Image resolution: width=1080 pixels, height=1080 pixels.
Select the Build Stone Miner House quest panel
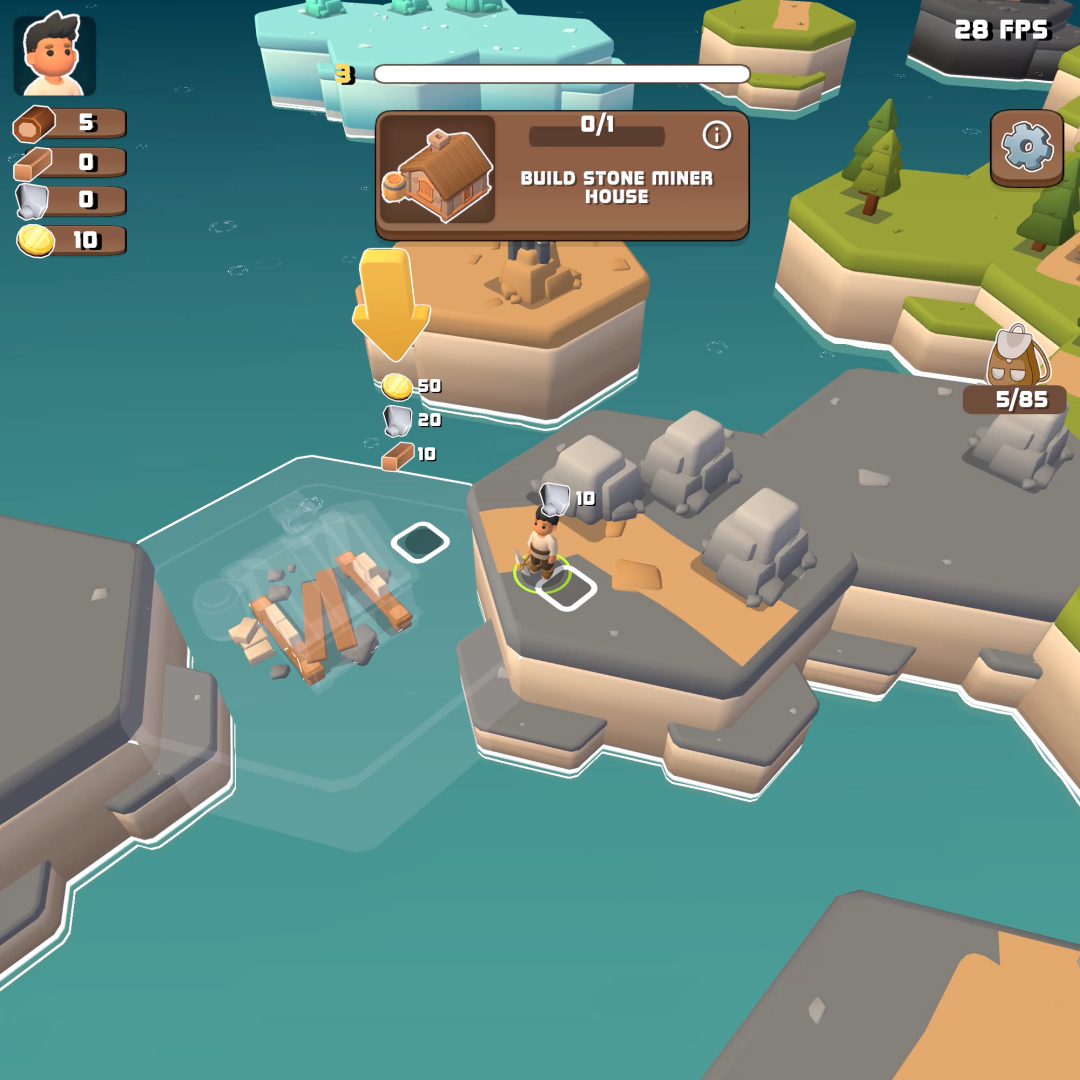click(561, 178)
